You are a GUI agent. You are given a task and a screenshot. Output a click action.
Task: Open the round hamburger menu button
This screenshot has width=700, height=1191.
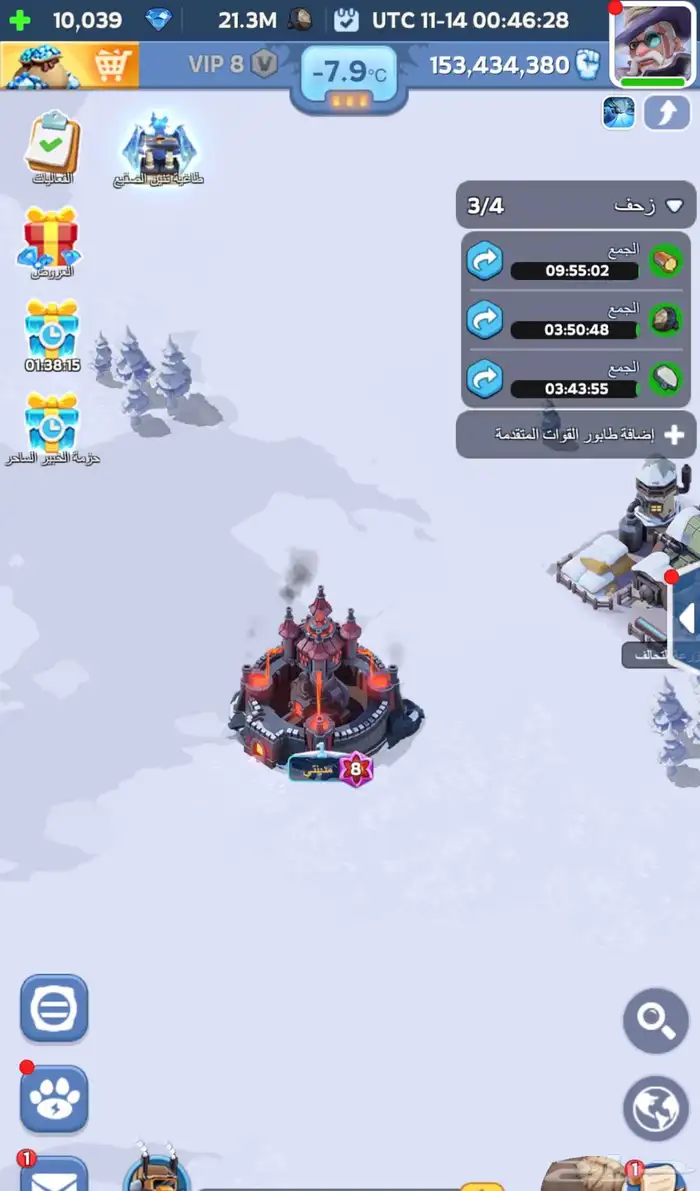[54, 1009]
